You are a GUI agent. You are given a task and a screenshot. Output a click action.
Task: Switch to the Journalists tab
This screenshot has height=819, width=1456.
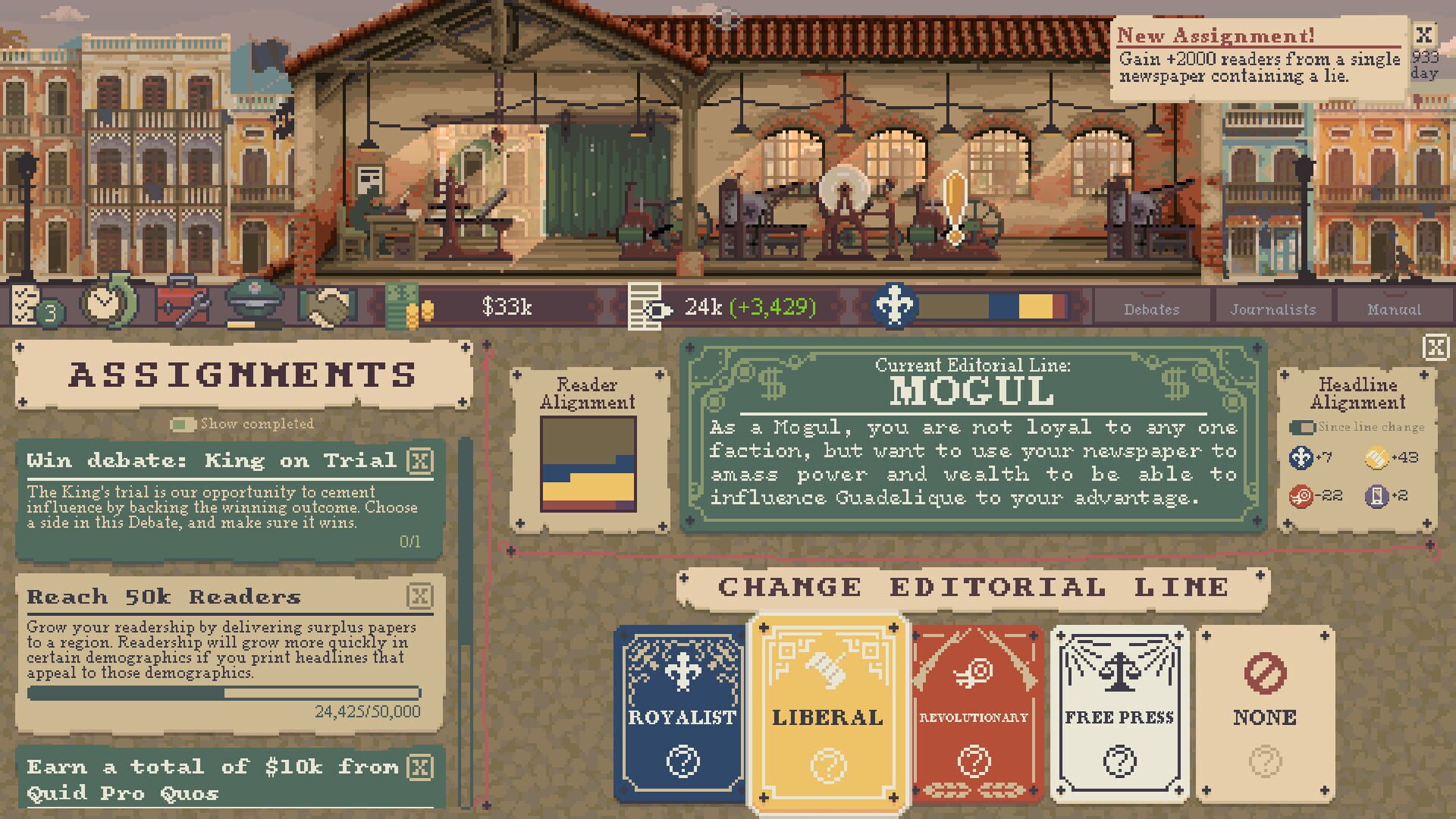point(1273,309)
